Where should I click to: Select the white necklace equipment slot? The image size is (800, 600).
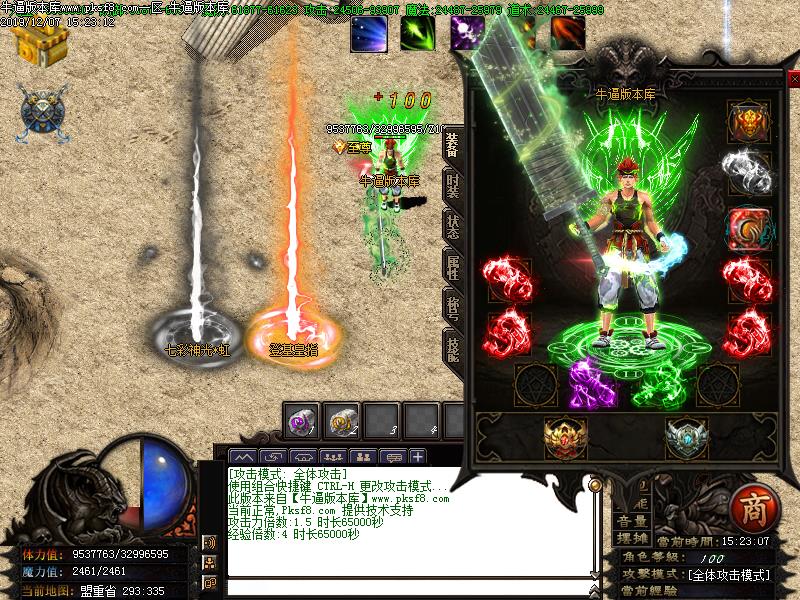(x=748, y=173)
